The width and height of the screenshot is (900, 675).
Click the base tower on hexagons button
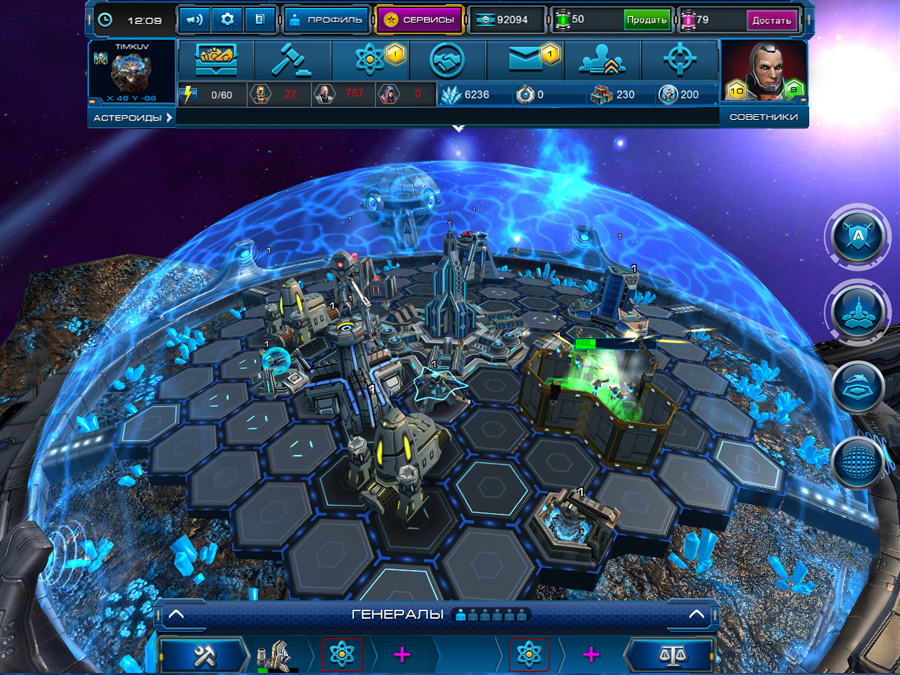pyautogui.click(x=857, y=313)
